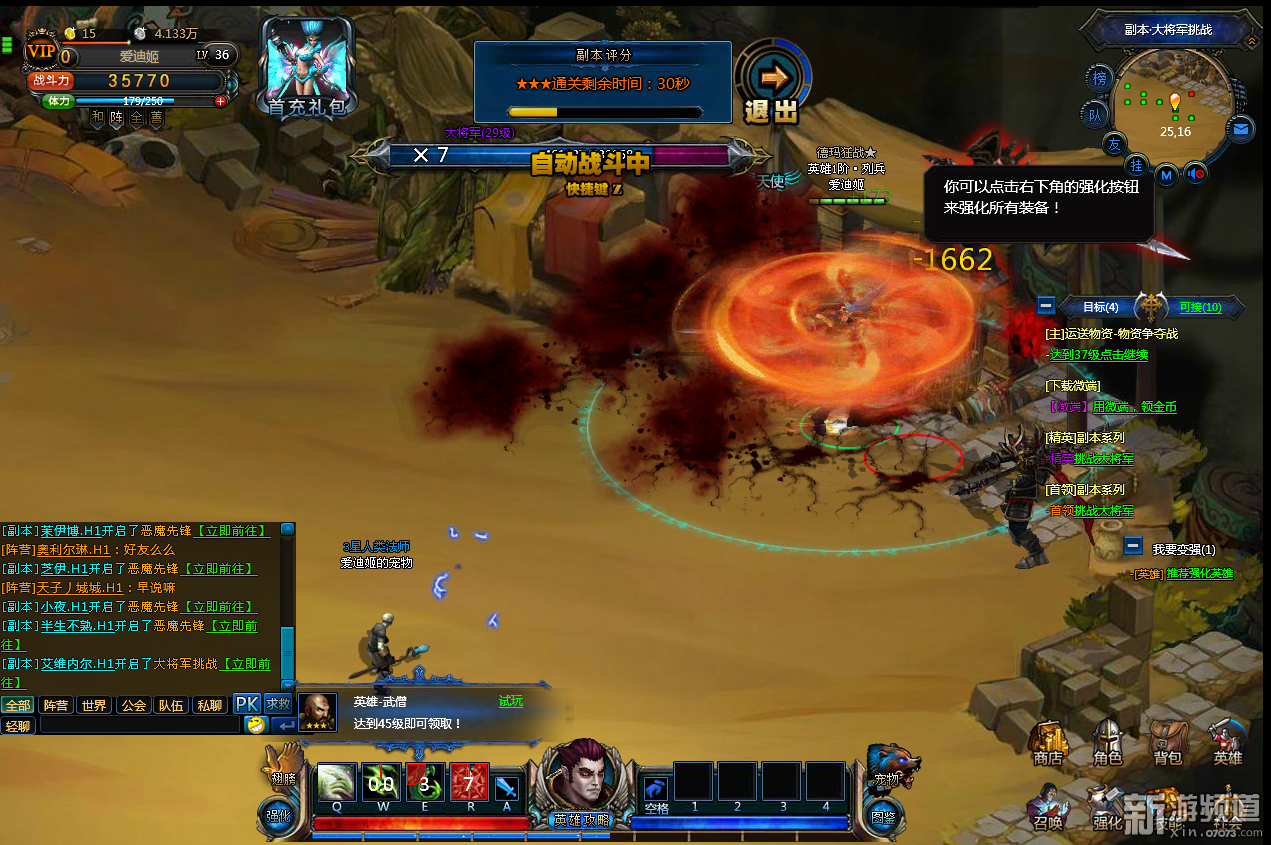Open the mail envelope by the minimap

coord(1241,129)
